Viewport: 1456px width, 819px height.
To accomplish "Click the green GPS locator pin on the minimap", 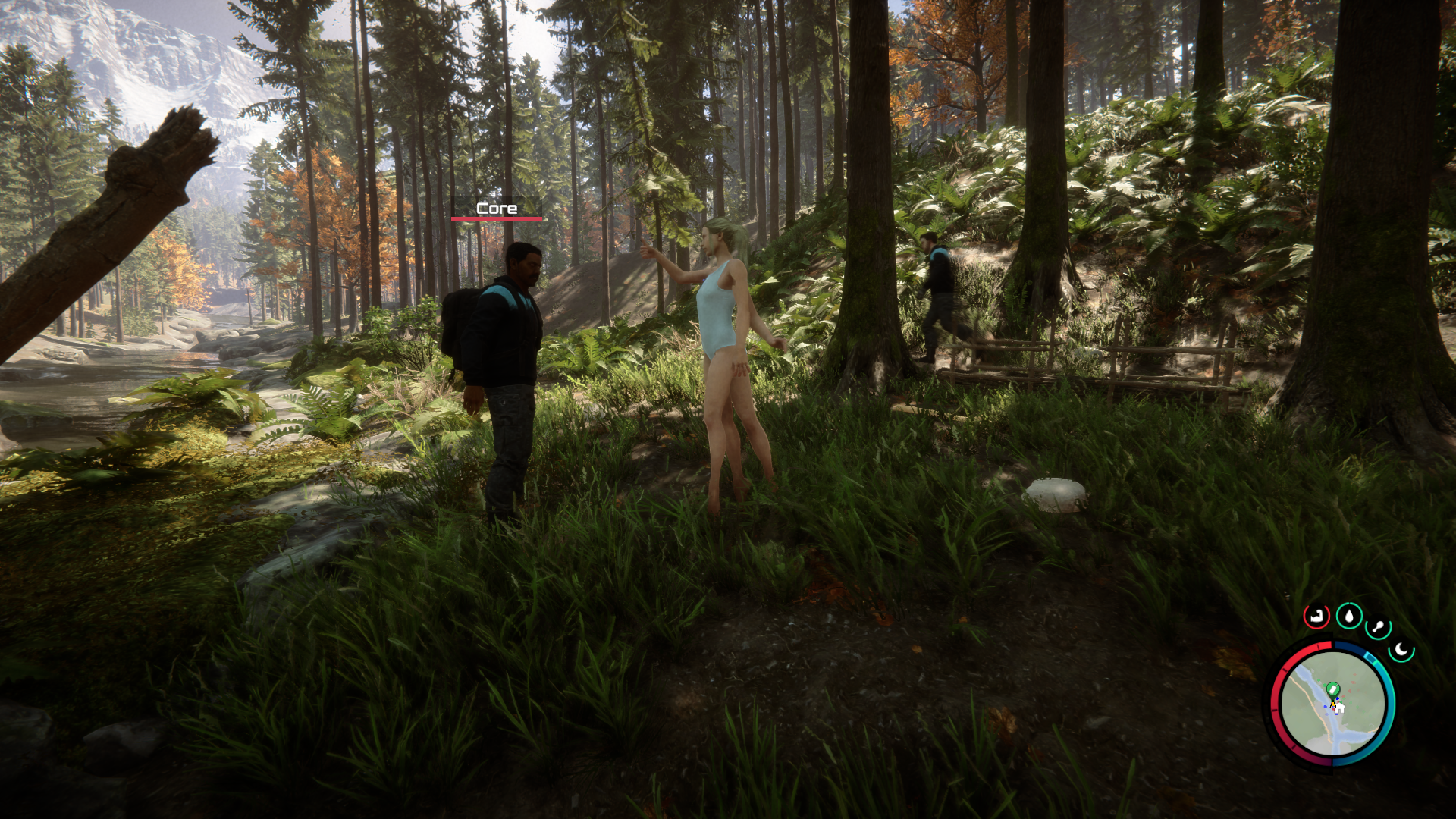I will 1333,689.
